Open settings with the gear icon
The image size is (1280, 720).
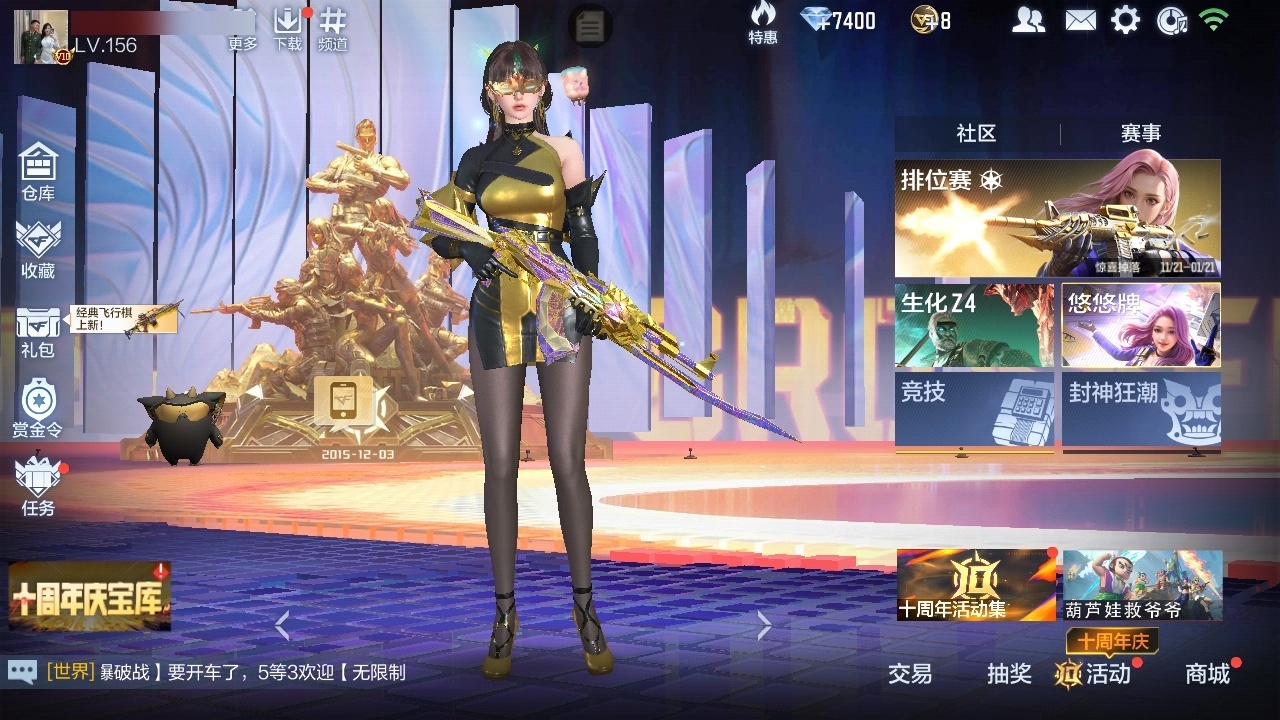coord(1125,20)
